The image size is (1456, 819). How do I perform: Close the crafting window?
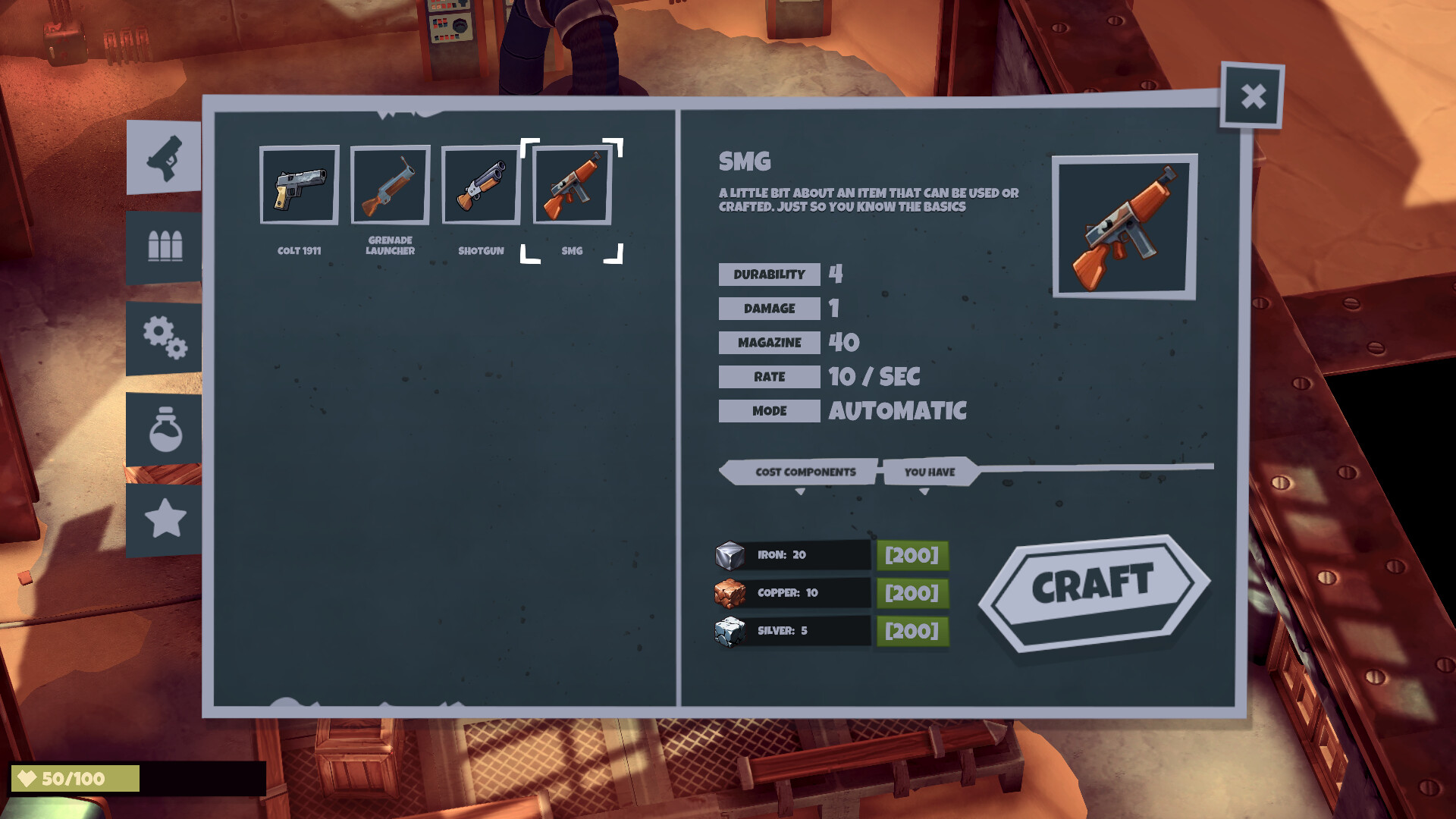pyautogui.click(x=1253, y=96)
